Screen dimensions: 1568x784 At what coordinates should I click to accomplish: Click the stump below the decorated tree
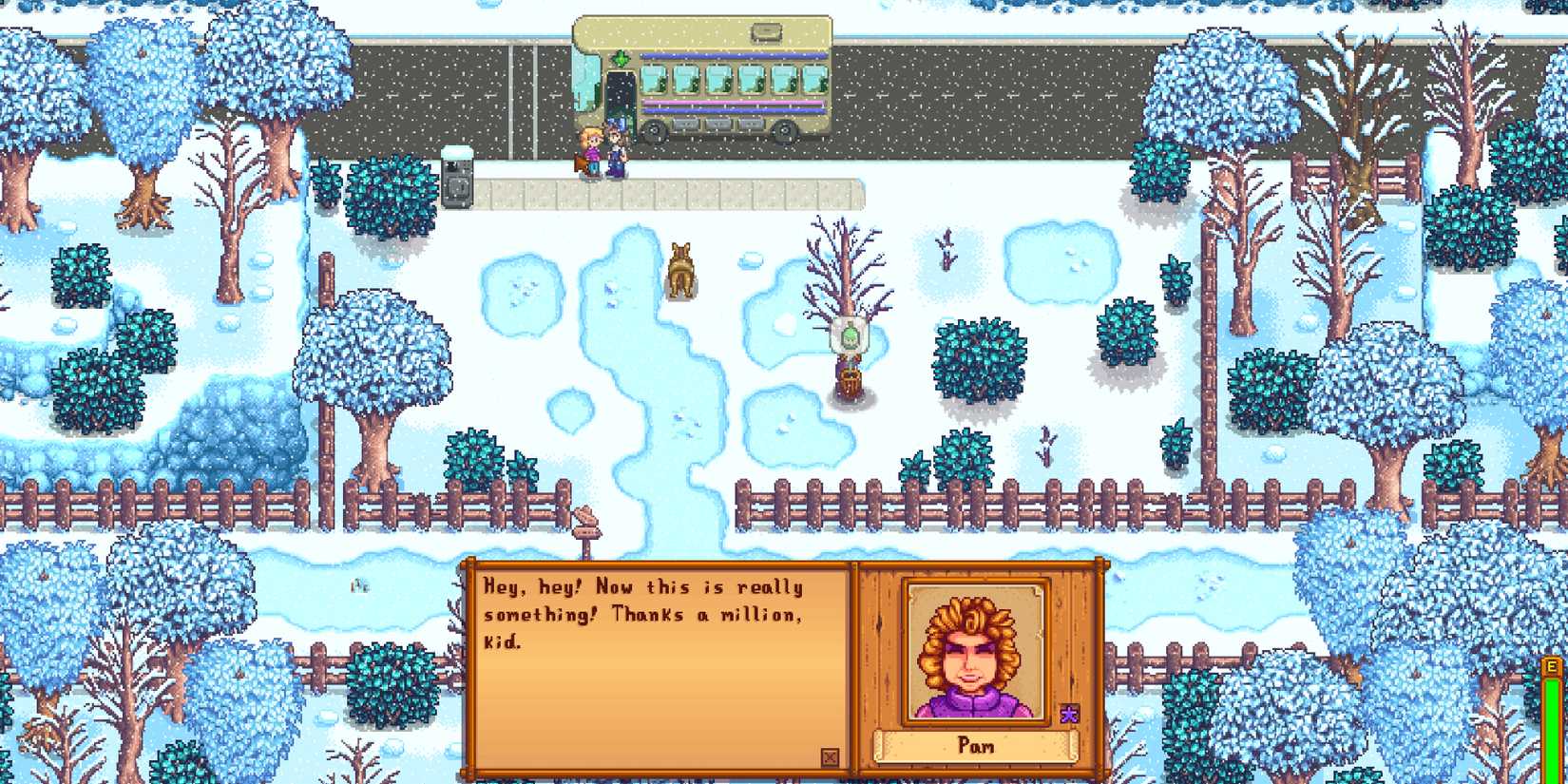click(x=851, y=383)
